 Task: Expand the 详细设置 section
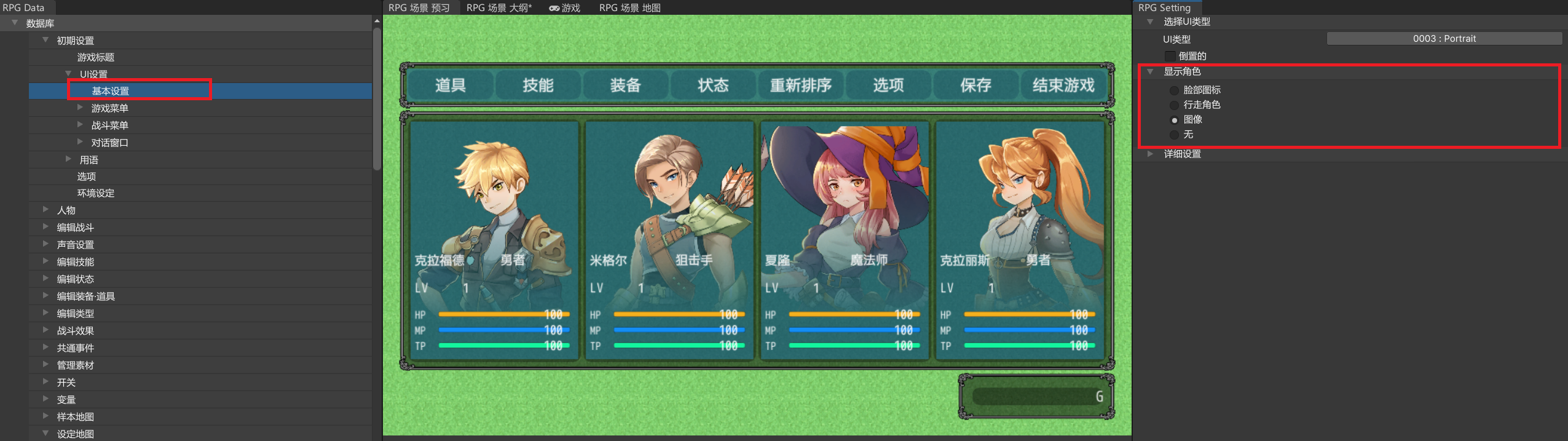pyautogui.click(x=1181, y=154)
